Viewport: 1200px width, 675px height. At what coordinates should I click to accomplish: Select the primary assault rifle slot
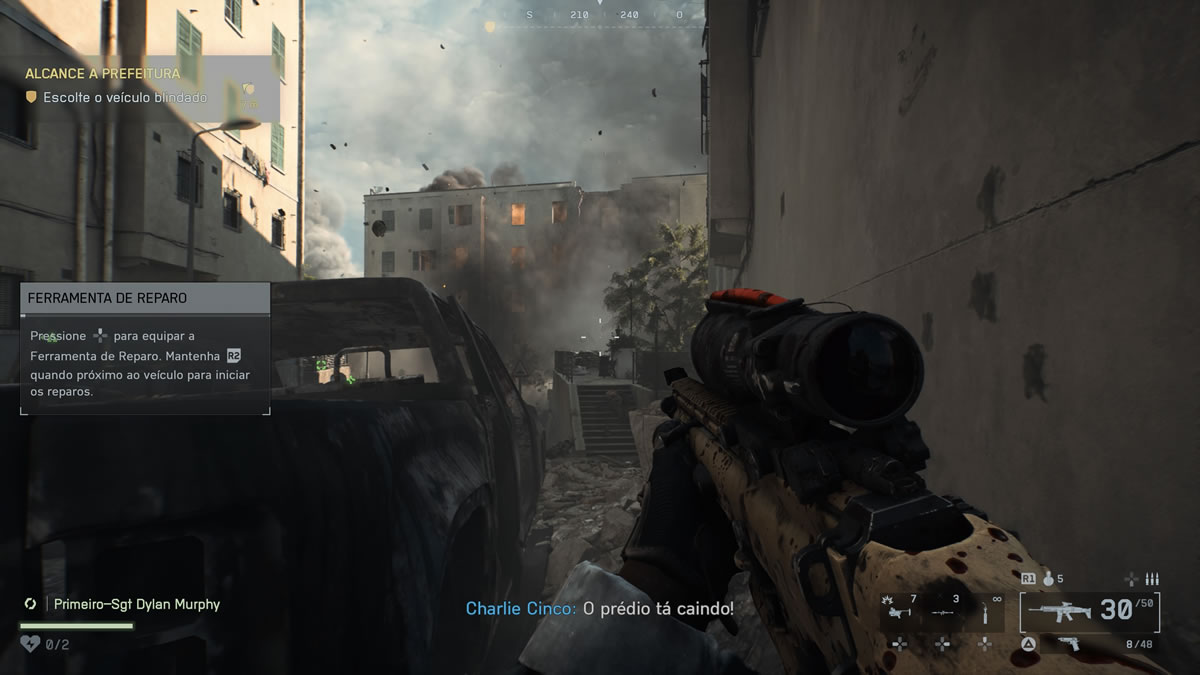[x=1090, y=611]
